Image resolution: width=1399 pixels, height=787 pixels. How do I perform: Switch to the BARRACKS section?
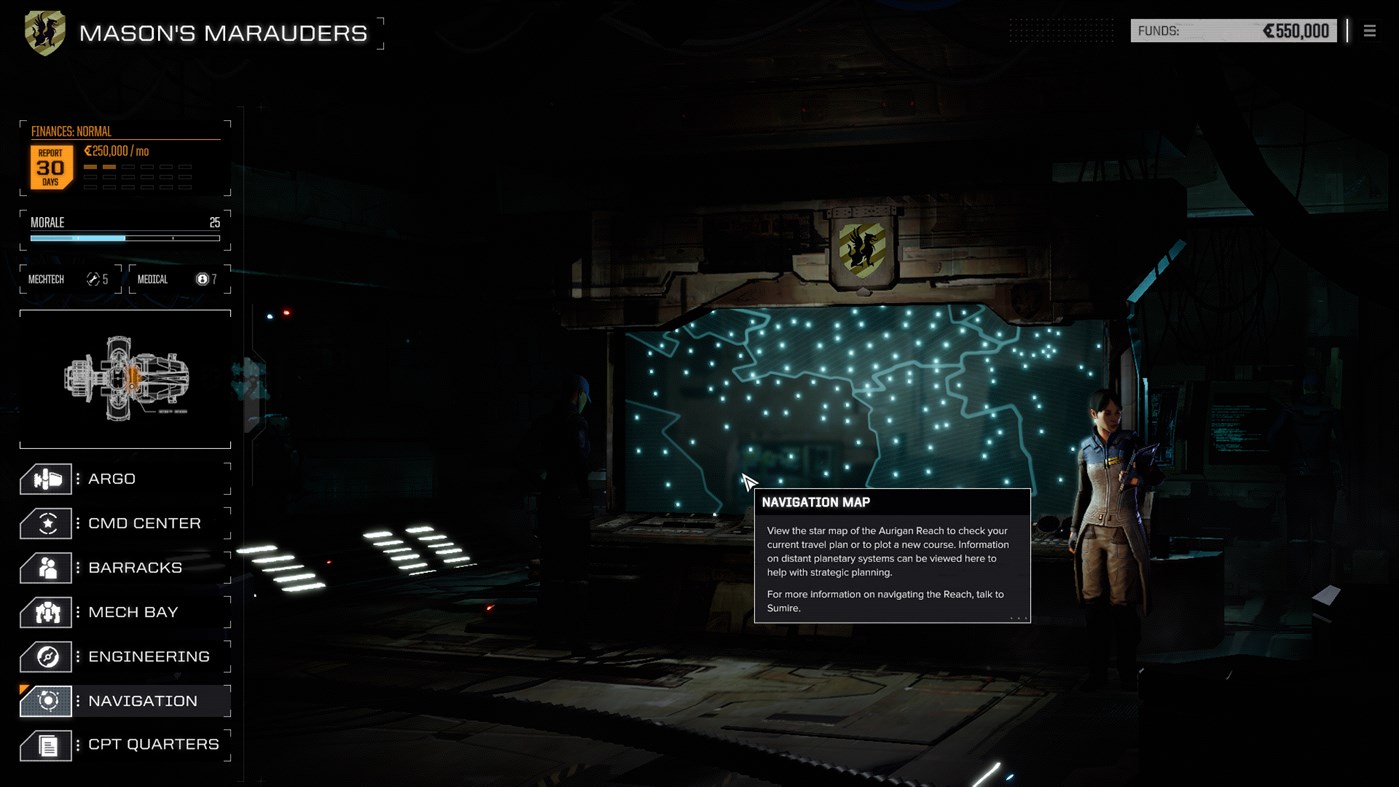131,567
